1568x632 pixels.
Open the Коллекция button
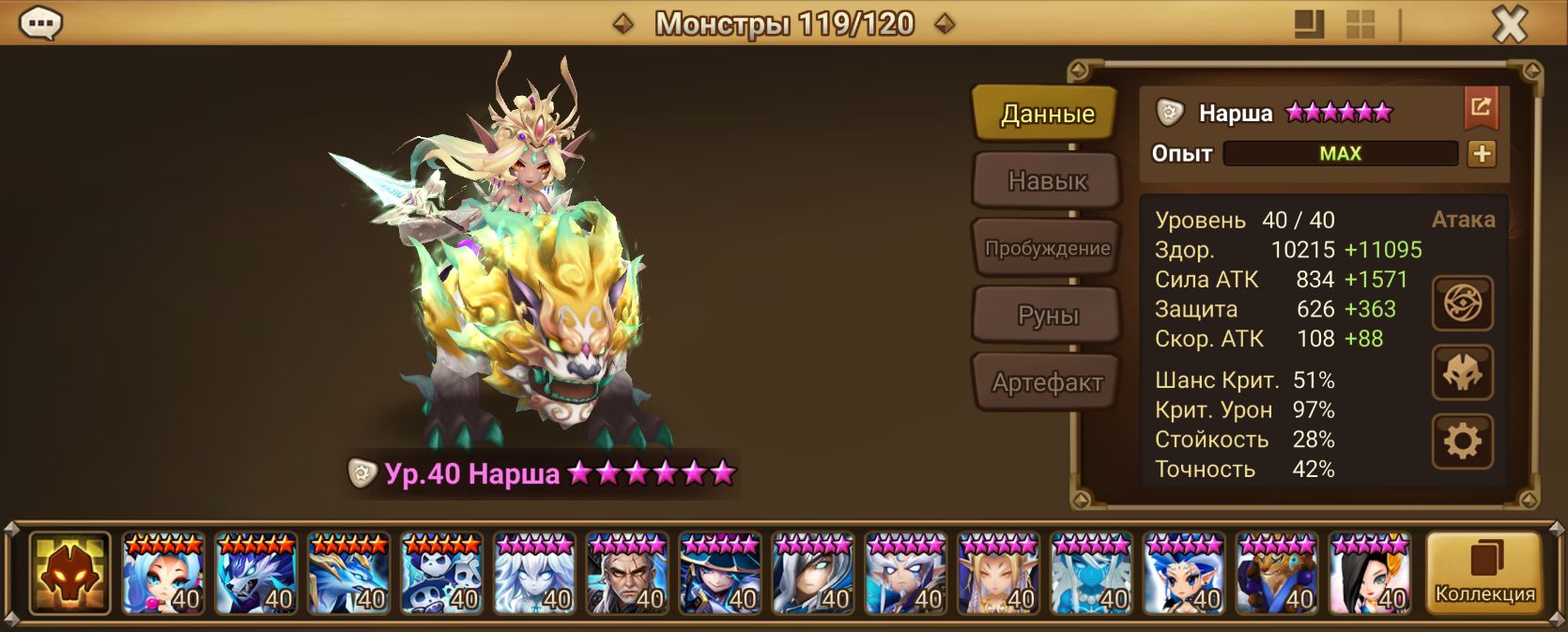pos(1483,573)
